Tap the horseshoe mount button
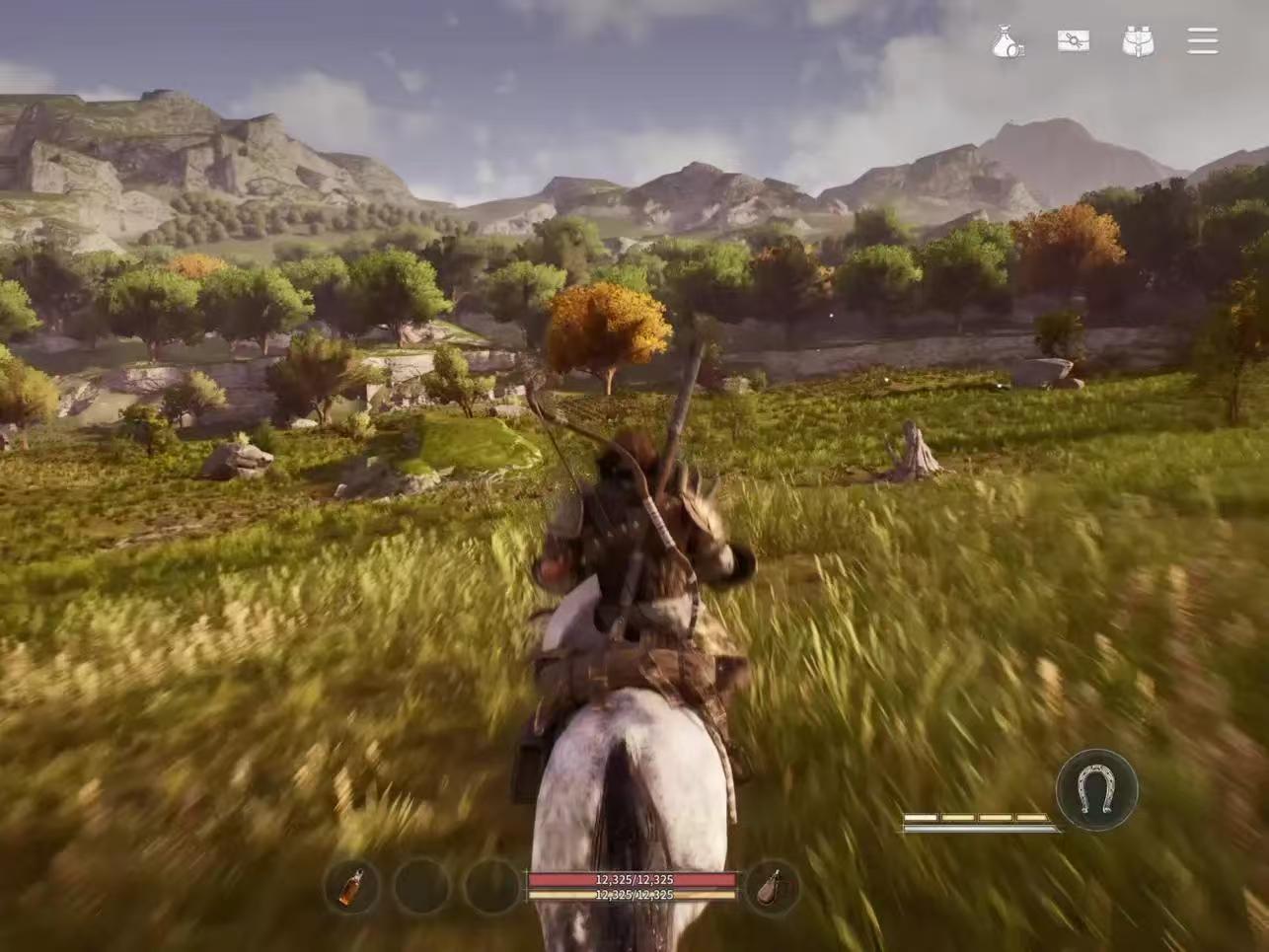The height and width of the screenshot is (952, 1269). (x=1095, y=789)
